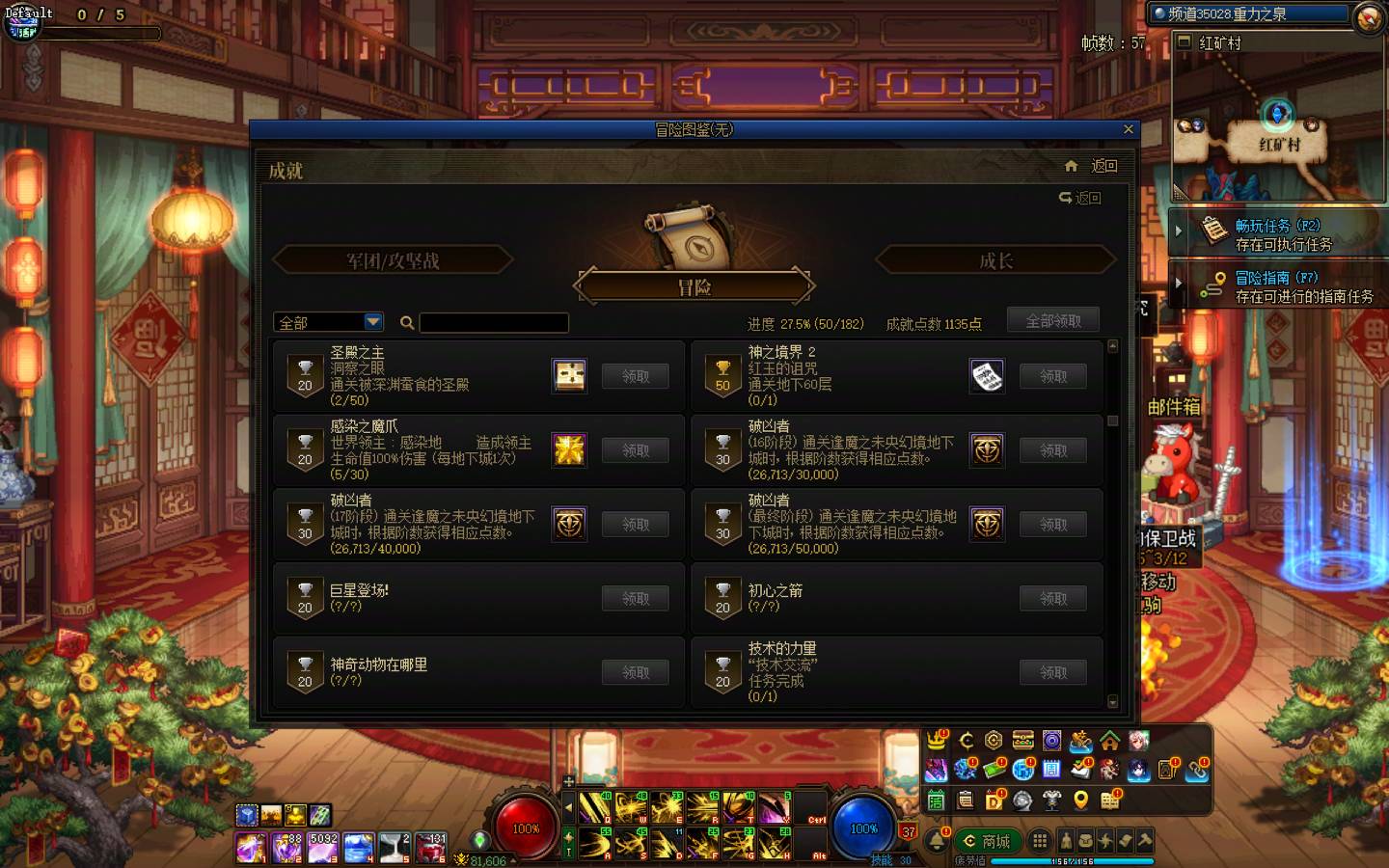Open the crown icon with red notification badge
This screenshot has width=1389, height=868.
[x=935, y=743]
